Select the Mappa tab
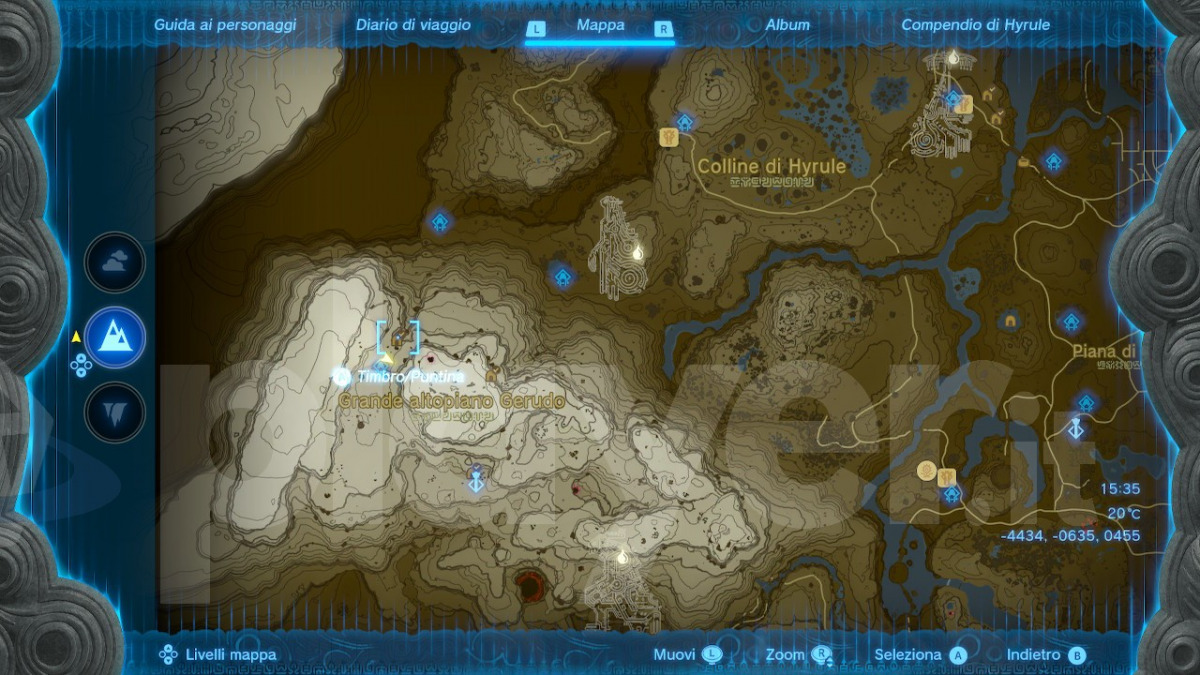This screenshot has height=675, width=1200. pos(600,26)
